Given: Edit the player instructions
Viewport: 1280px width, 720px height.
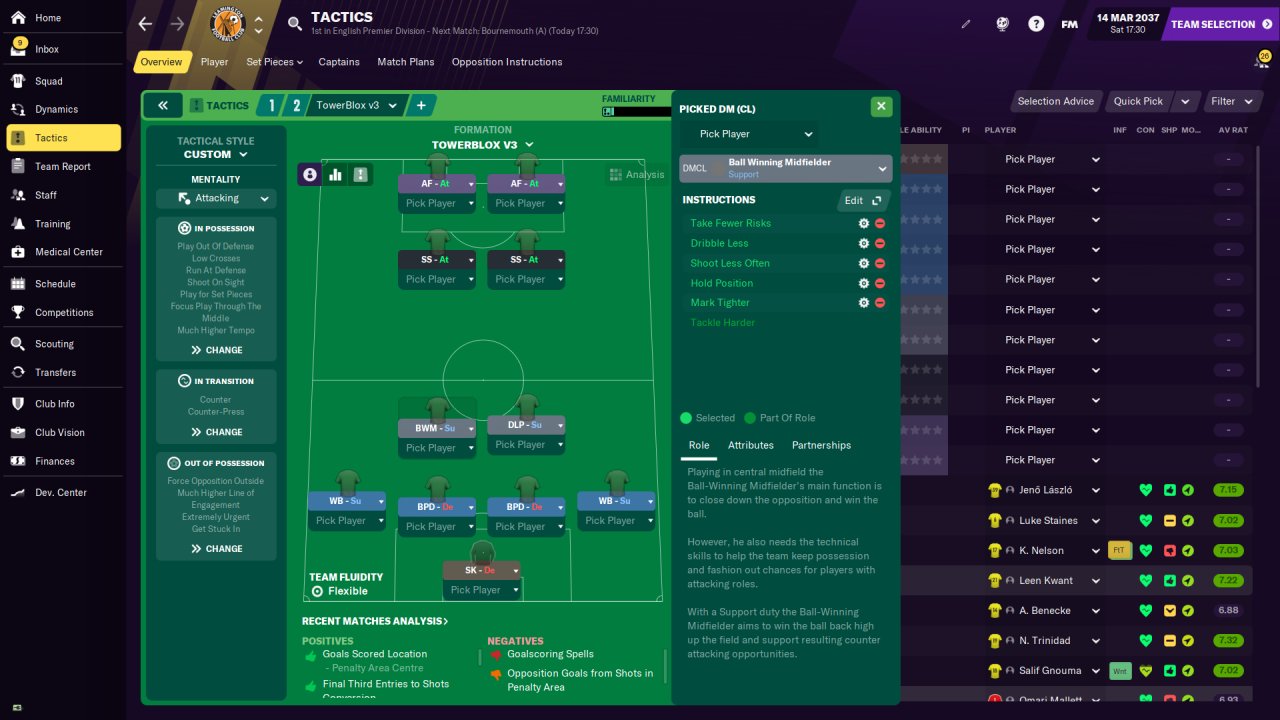Looking at the screenshot, I should (861, 200).
